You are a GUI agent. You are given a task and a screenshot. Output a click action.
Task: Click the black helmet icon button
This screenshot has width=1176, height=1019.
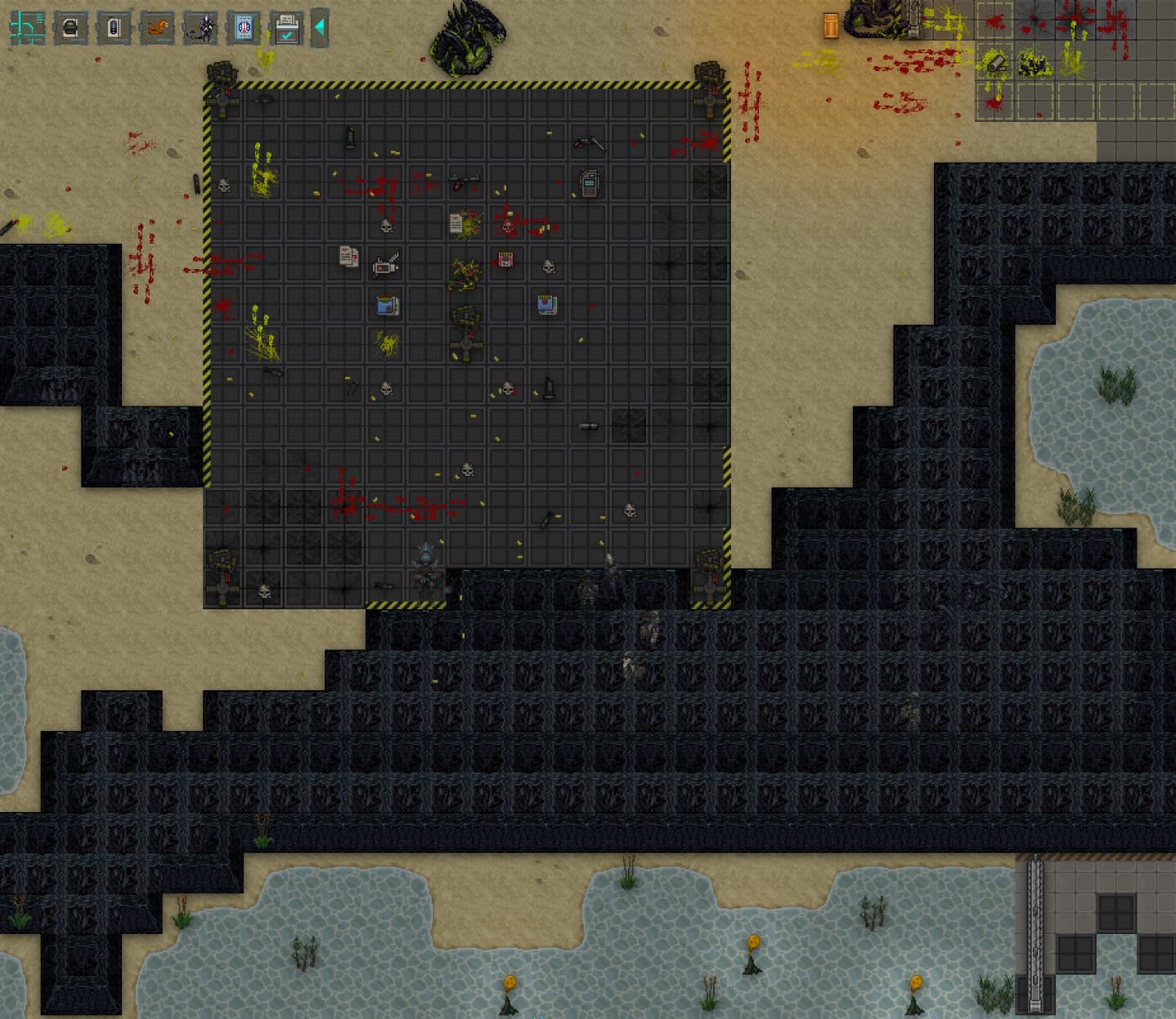click(70, 28)
